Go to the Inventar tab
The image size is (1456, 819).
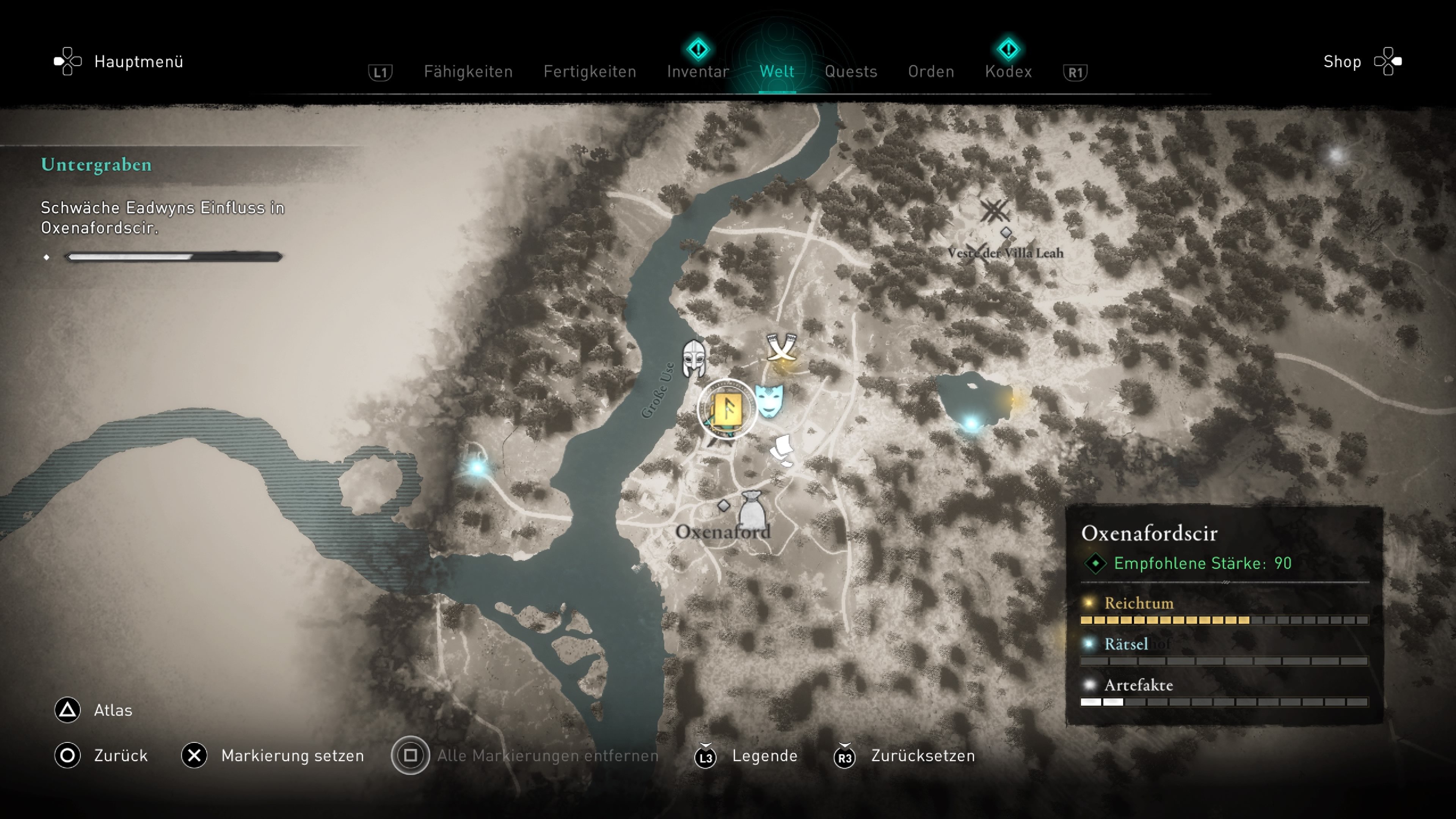point(698,72)
